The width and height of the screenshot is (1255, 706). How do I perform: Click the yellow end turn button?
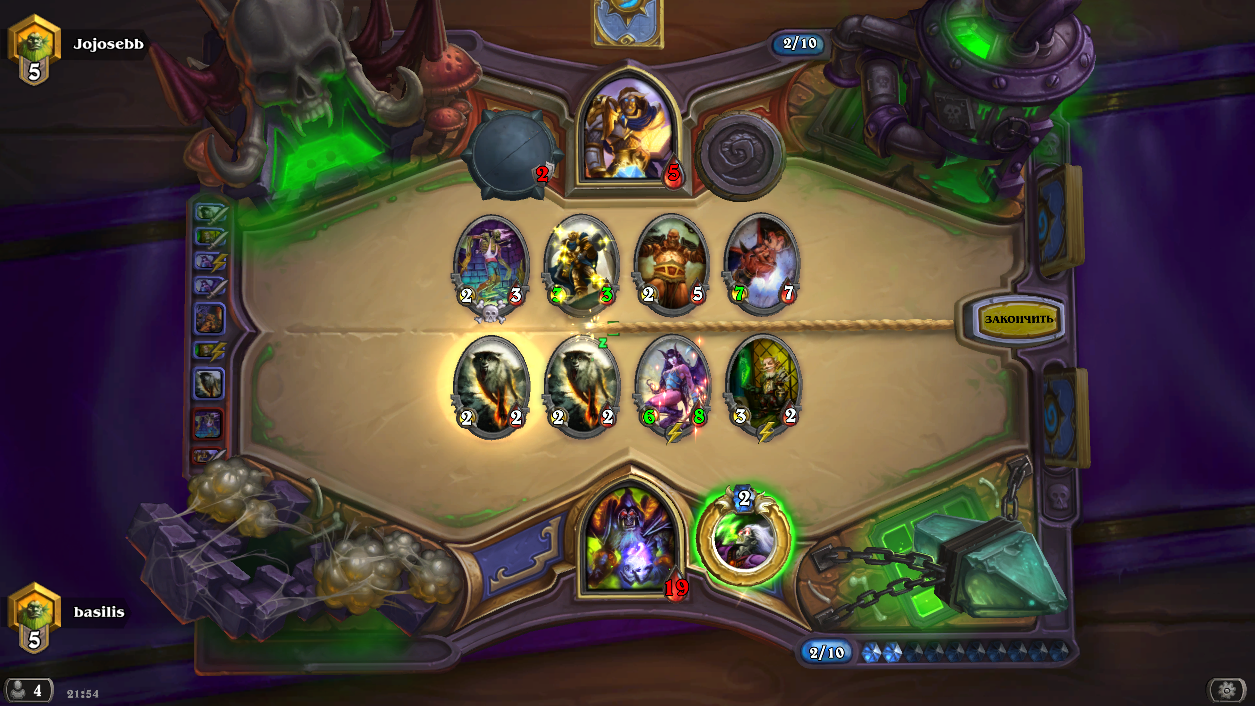point(1019,320)
